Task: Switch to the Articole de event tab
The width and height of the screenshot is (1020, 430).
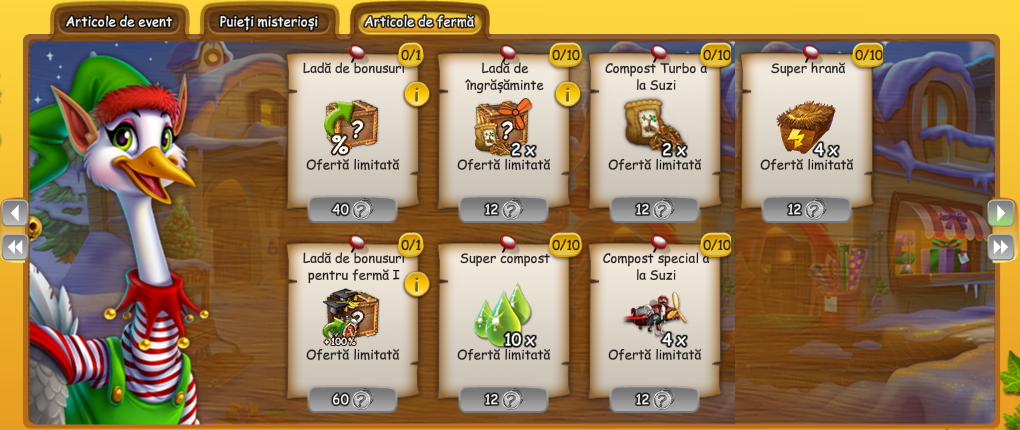Action: [x=119, y=22]
